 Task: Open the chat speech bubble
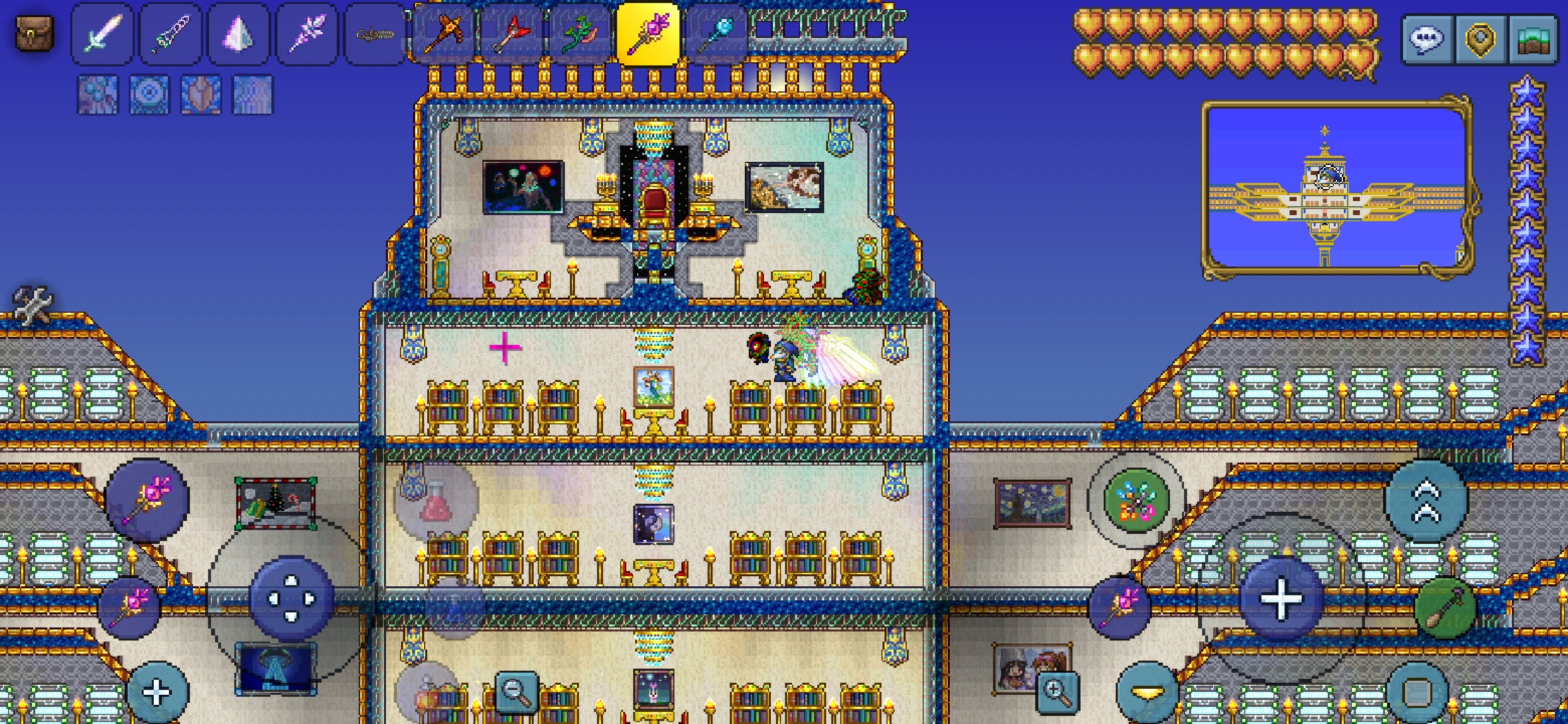coord(1427,40)
